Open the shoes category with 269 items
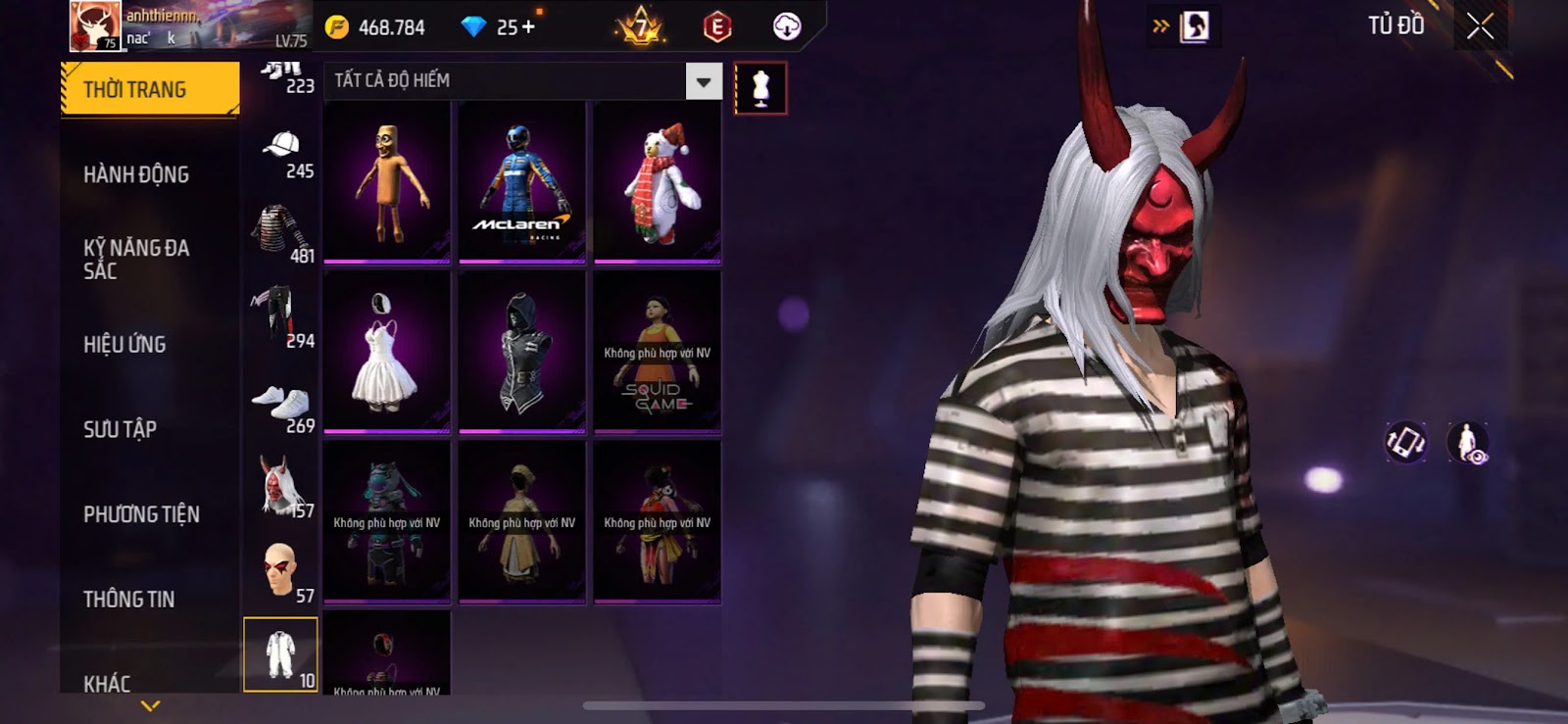1568x724 pixels. pos(281,409)
